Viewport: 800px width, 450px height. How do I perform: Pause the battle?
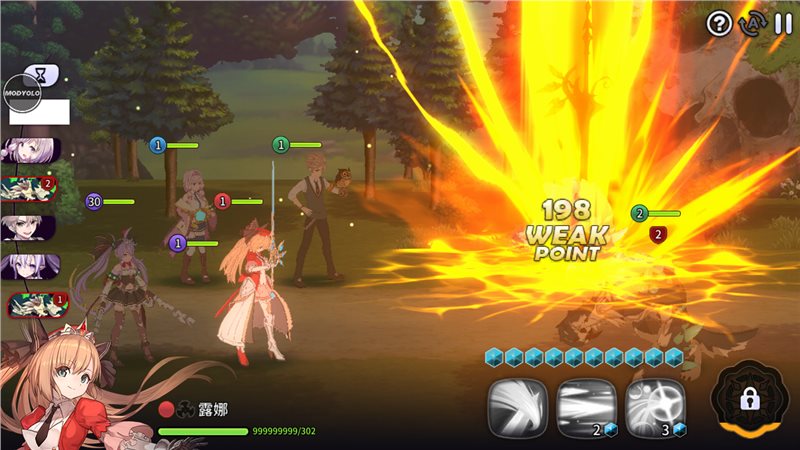coord(782,23)
